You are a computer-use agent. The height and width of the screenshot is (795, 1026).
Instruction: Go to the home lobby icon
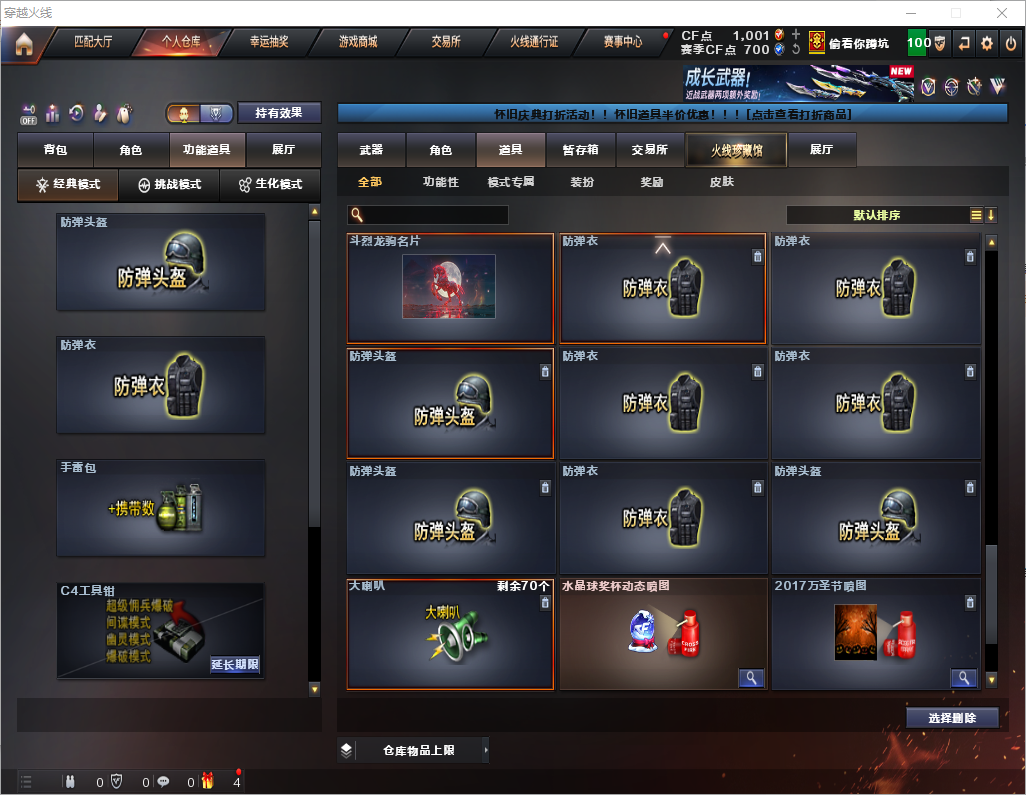pyautogui.click(x=23, y=44)
